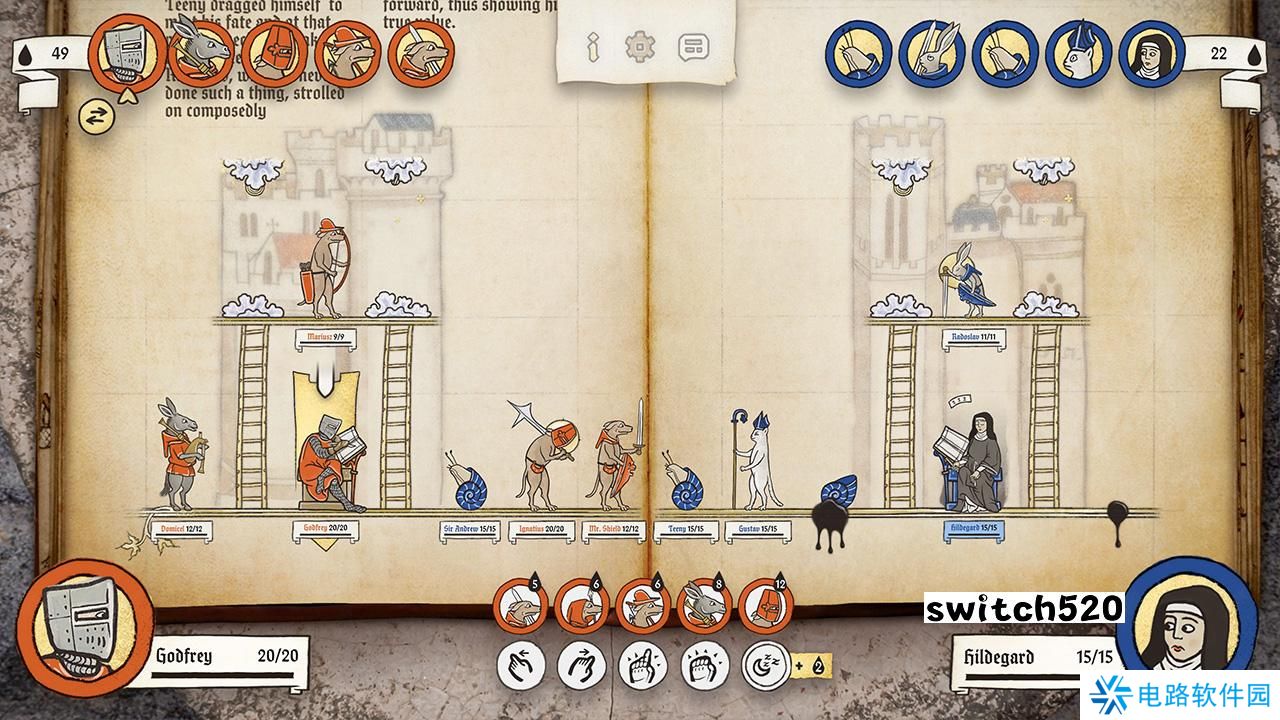Select the moon rest action for +2 ink
Viewport: 1280px width, 720px height.
(x=765, y=665)
